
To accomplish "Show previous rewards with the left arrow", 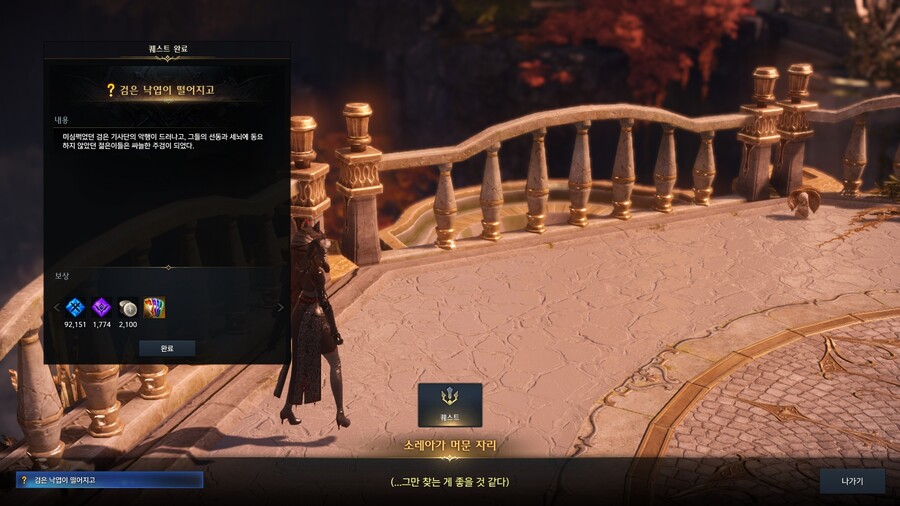I will (56, 308).
